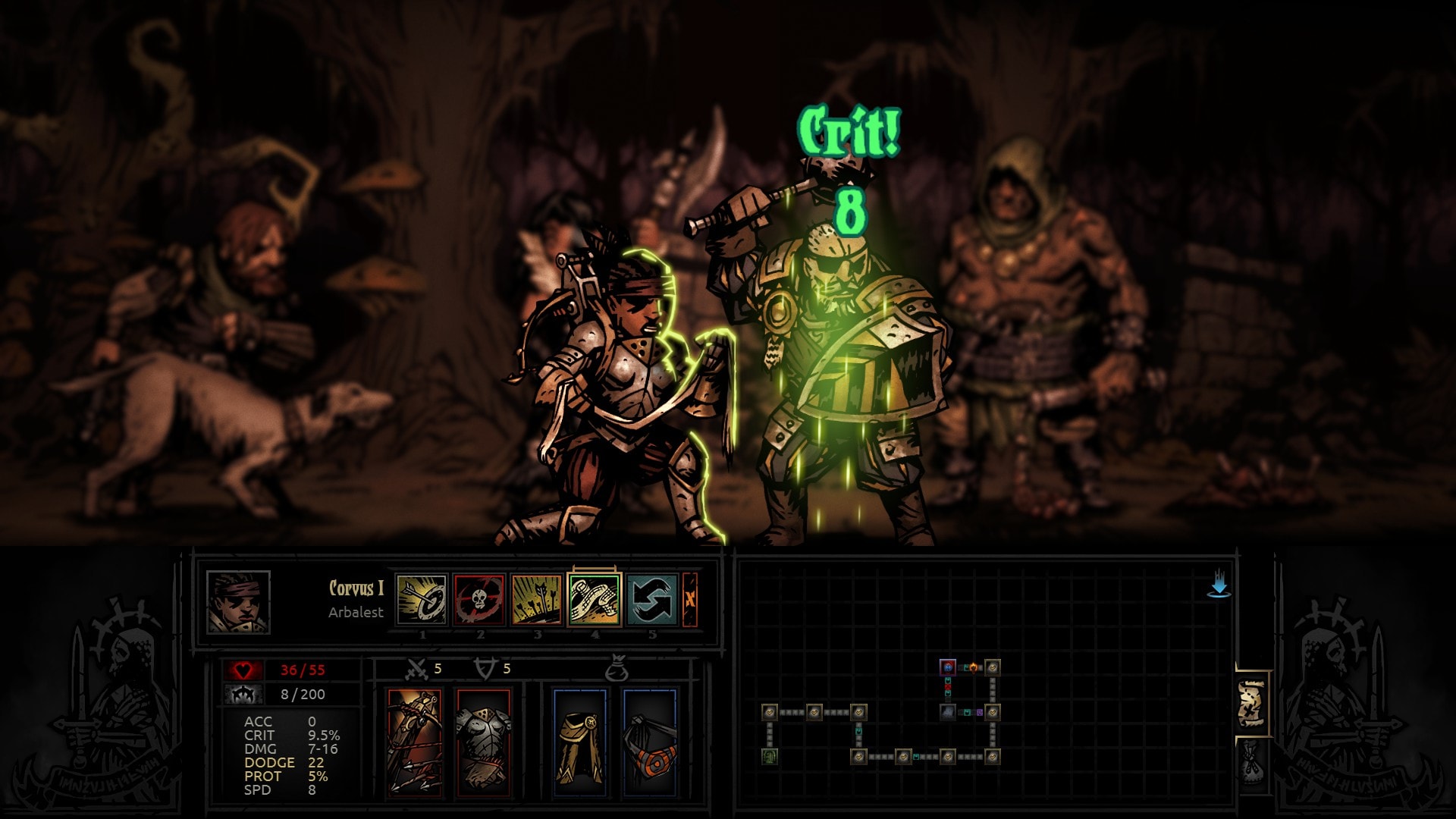
Task: Select the gold cloak trinket slot
Action: click(579, 742)
